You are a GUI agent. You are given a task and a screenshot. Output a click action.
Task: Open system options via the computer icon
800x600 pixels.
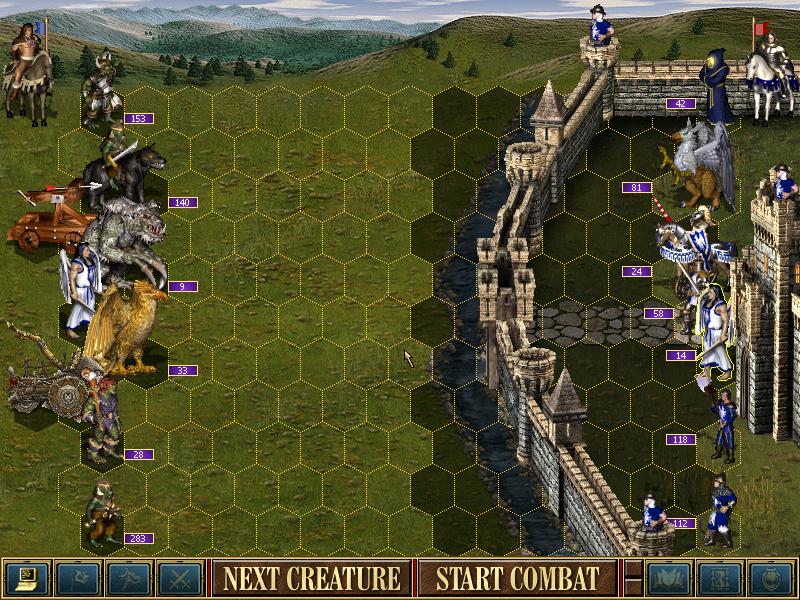tap(26, 578)
